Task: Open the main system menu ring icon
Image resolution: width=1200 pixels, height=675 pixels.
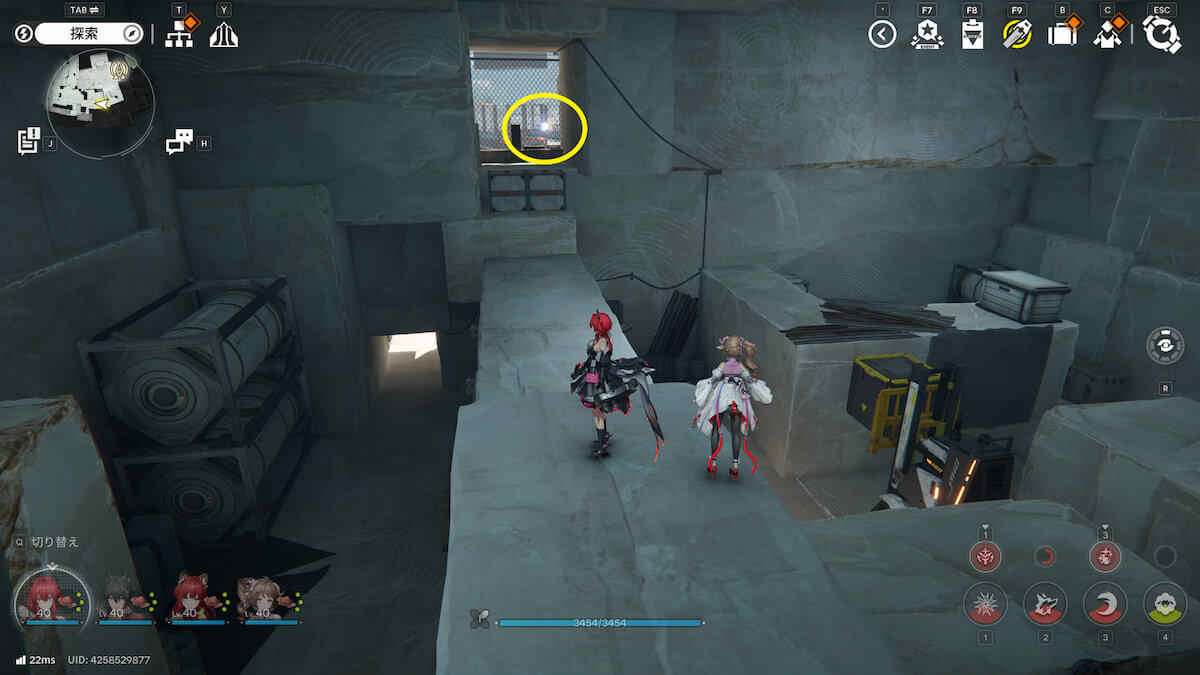Action: pyautogui.click(x=1162, y=35)
